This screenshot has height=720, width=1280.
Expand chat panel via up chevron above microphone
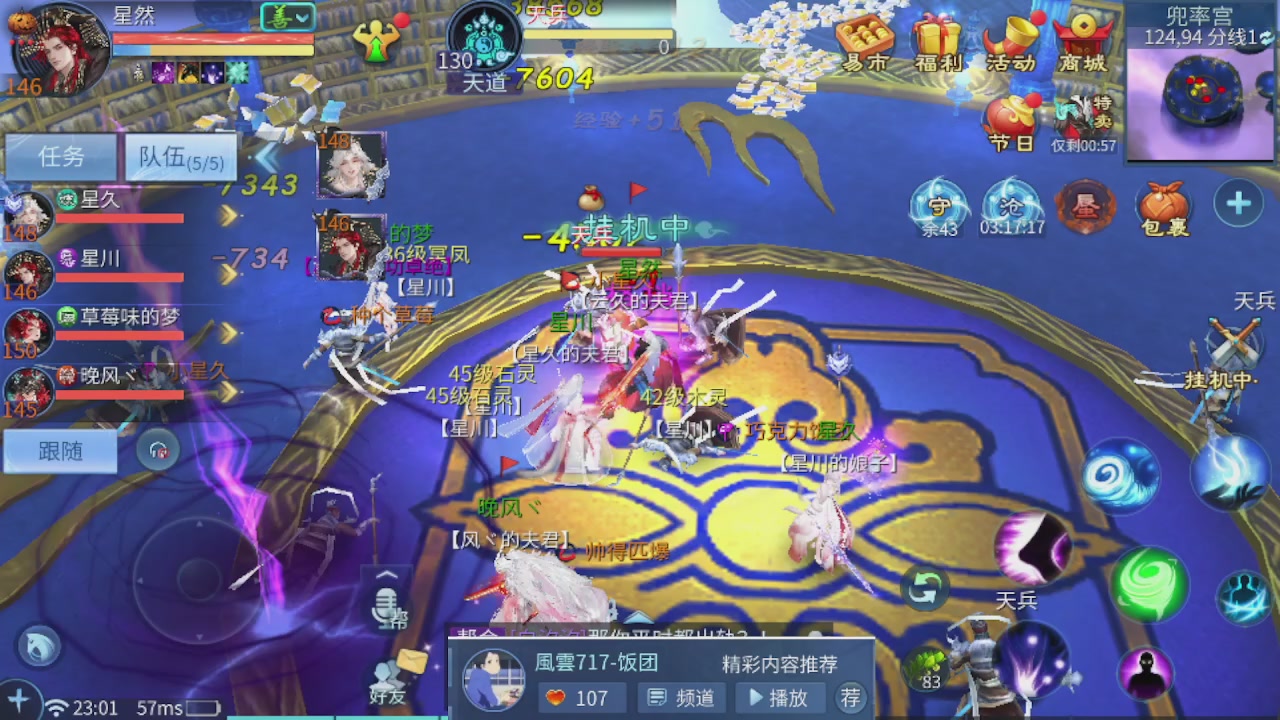pos(385,573)
